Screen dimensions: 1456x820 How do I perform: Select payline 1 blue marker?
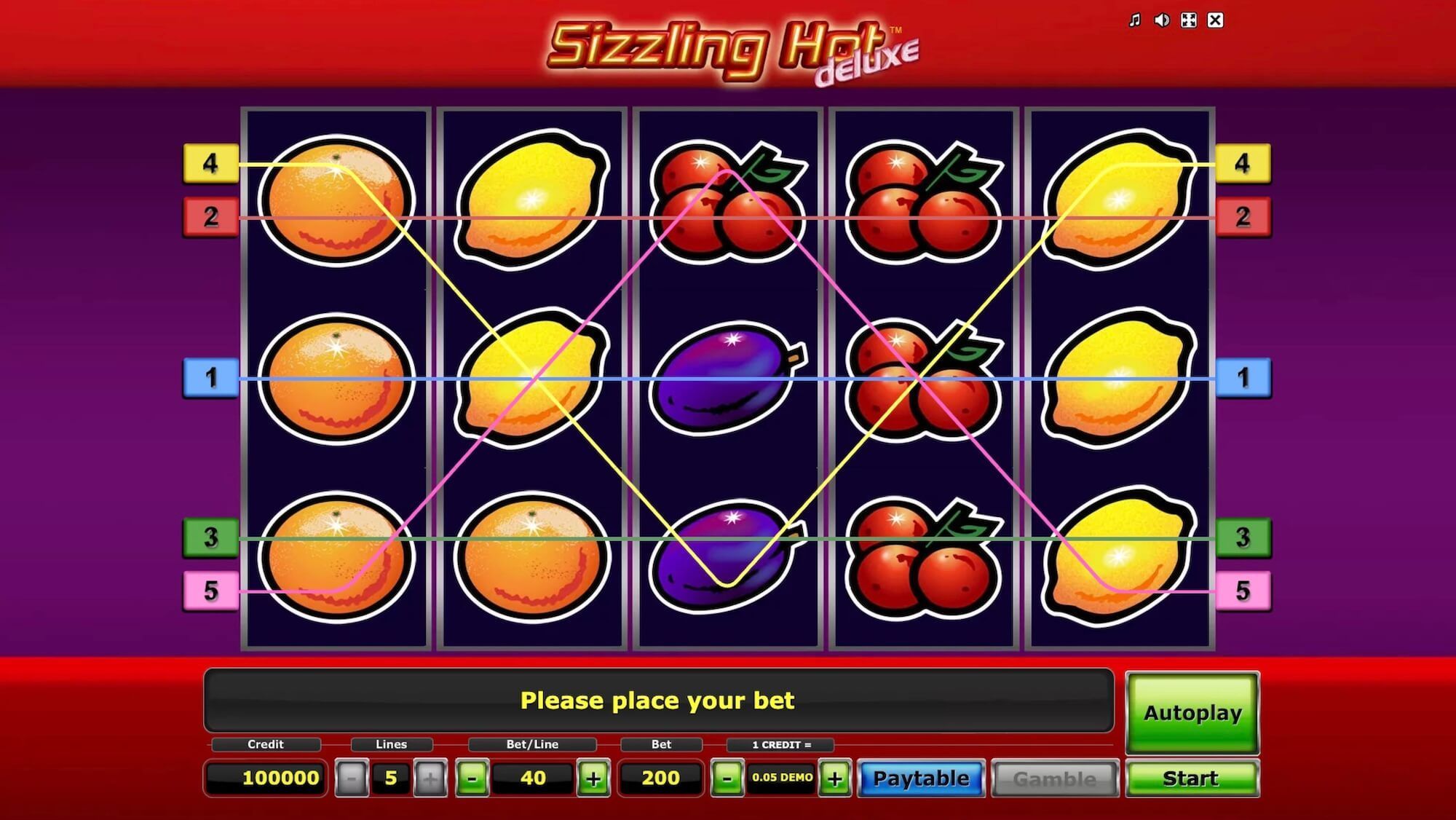pos(211,378)
